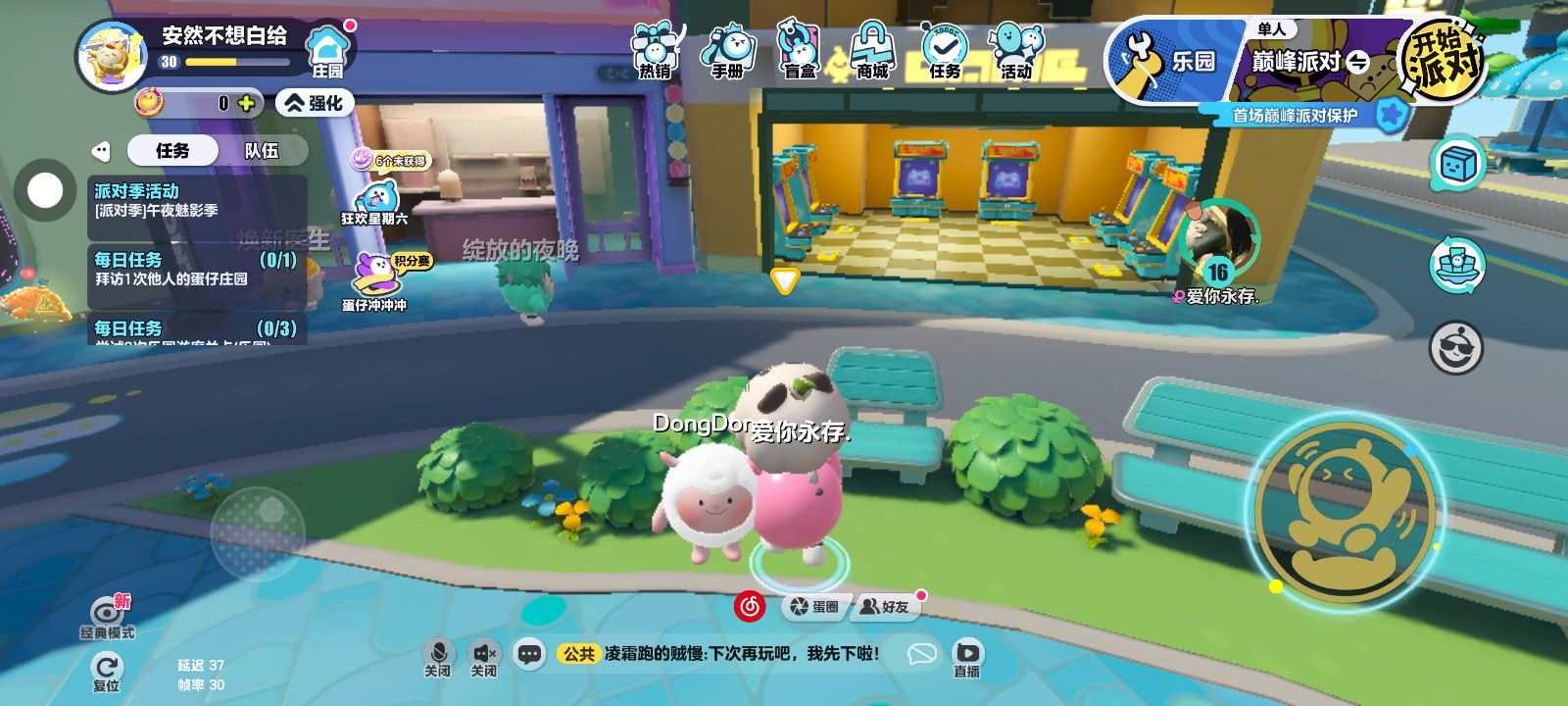1568x706 pixels.
Task: Go to 庄园 manor home icon
Action: 327,53
